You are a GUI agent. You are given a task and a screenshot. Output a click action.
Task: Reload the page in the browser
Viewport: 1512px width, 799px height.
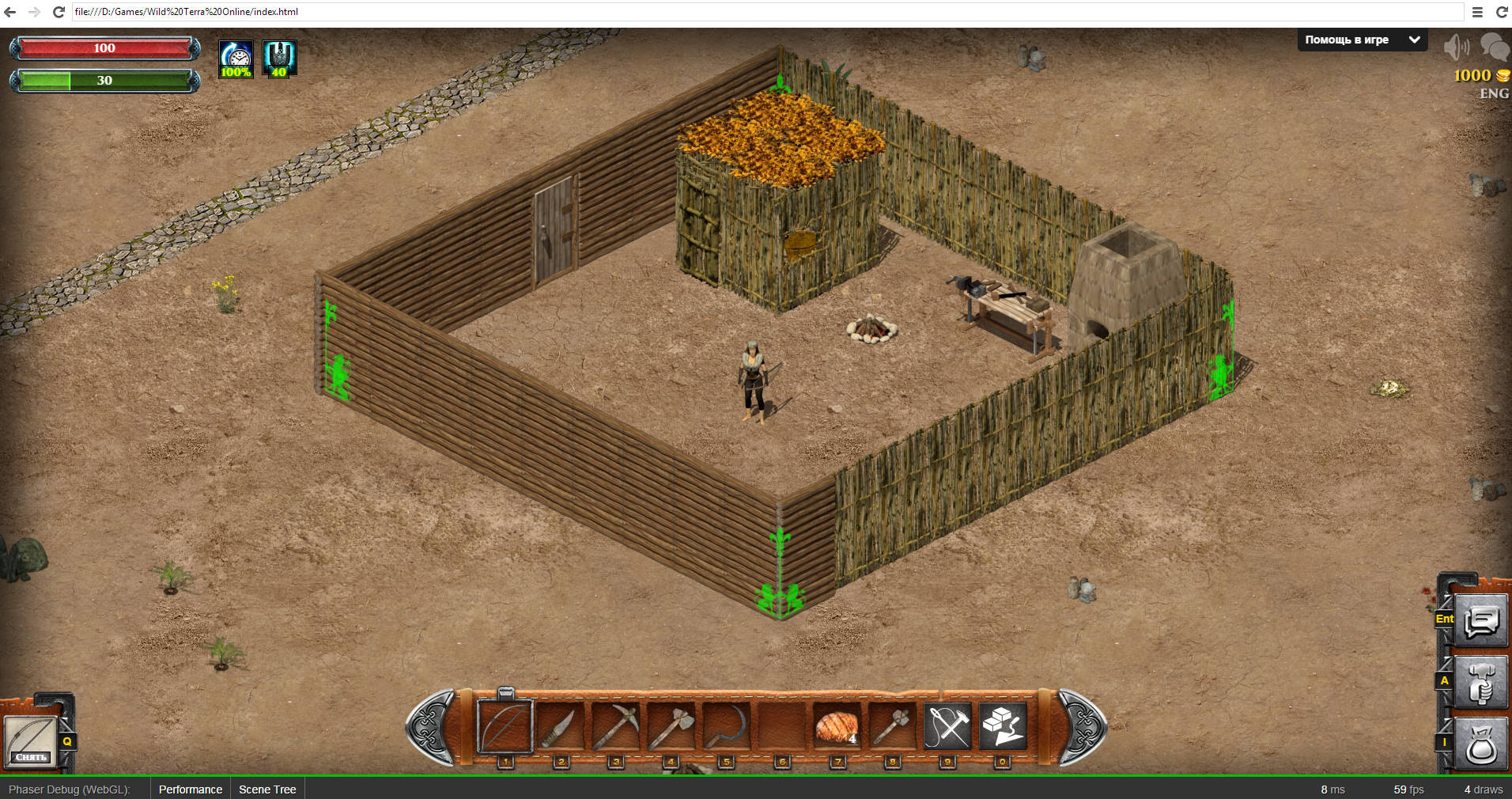pyautogui.click(x=59, y=12)
